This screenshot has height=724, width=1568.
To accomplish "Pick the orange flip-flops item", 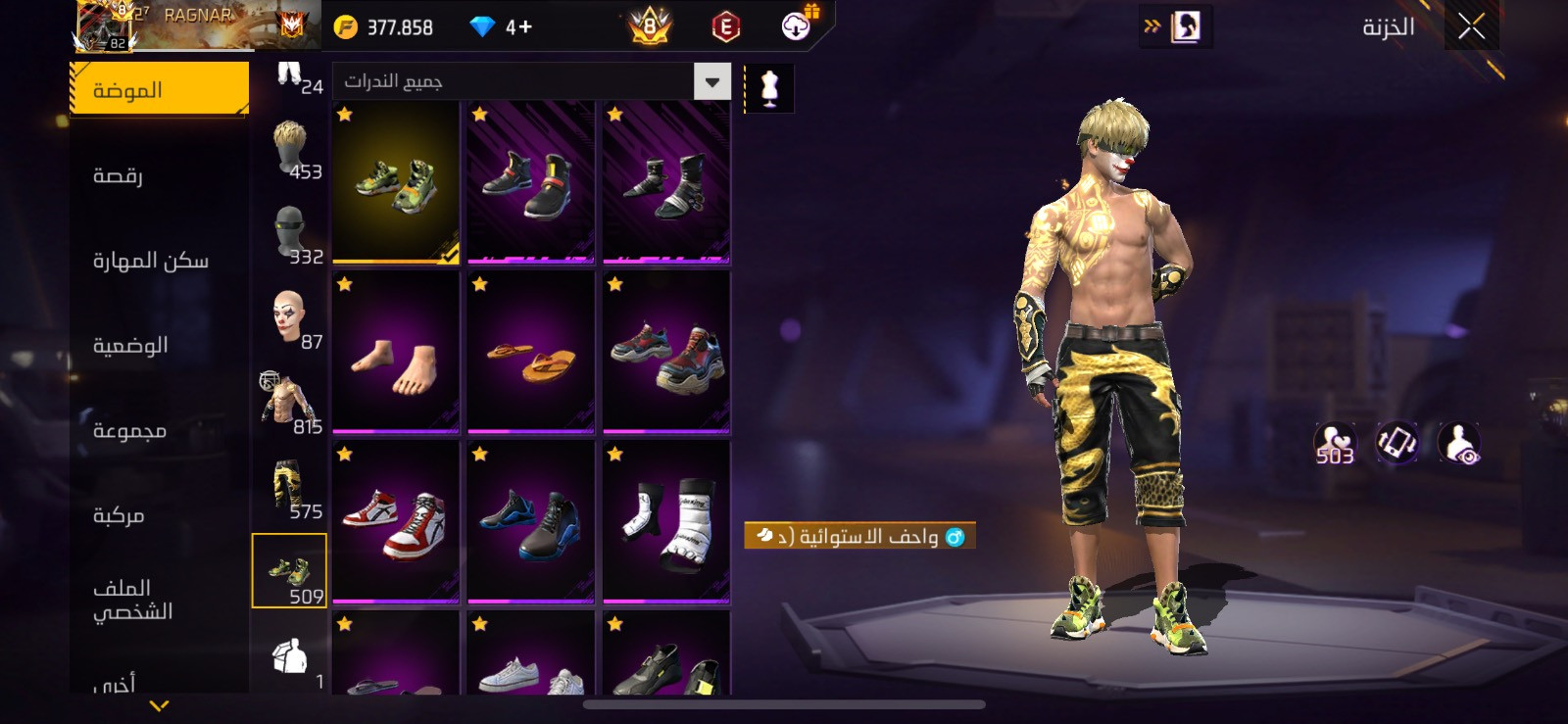I will [531, 353].
